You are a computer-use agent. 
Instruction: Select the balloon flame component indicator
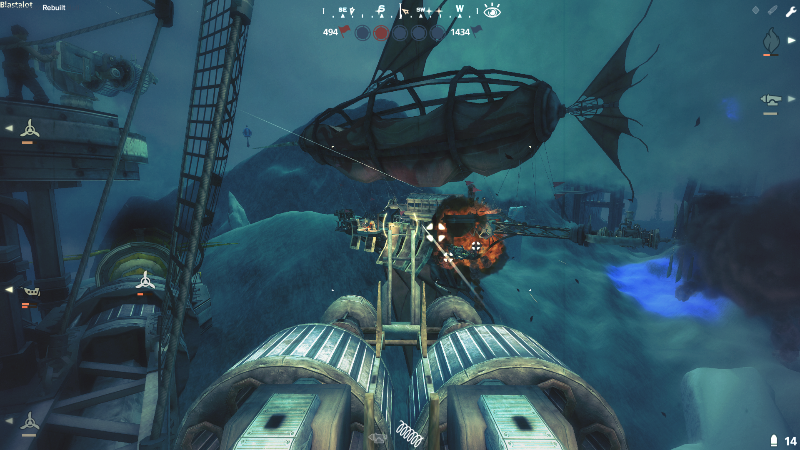pos(770,40)
